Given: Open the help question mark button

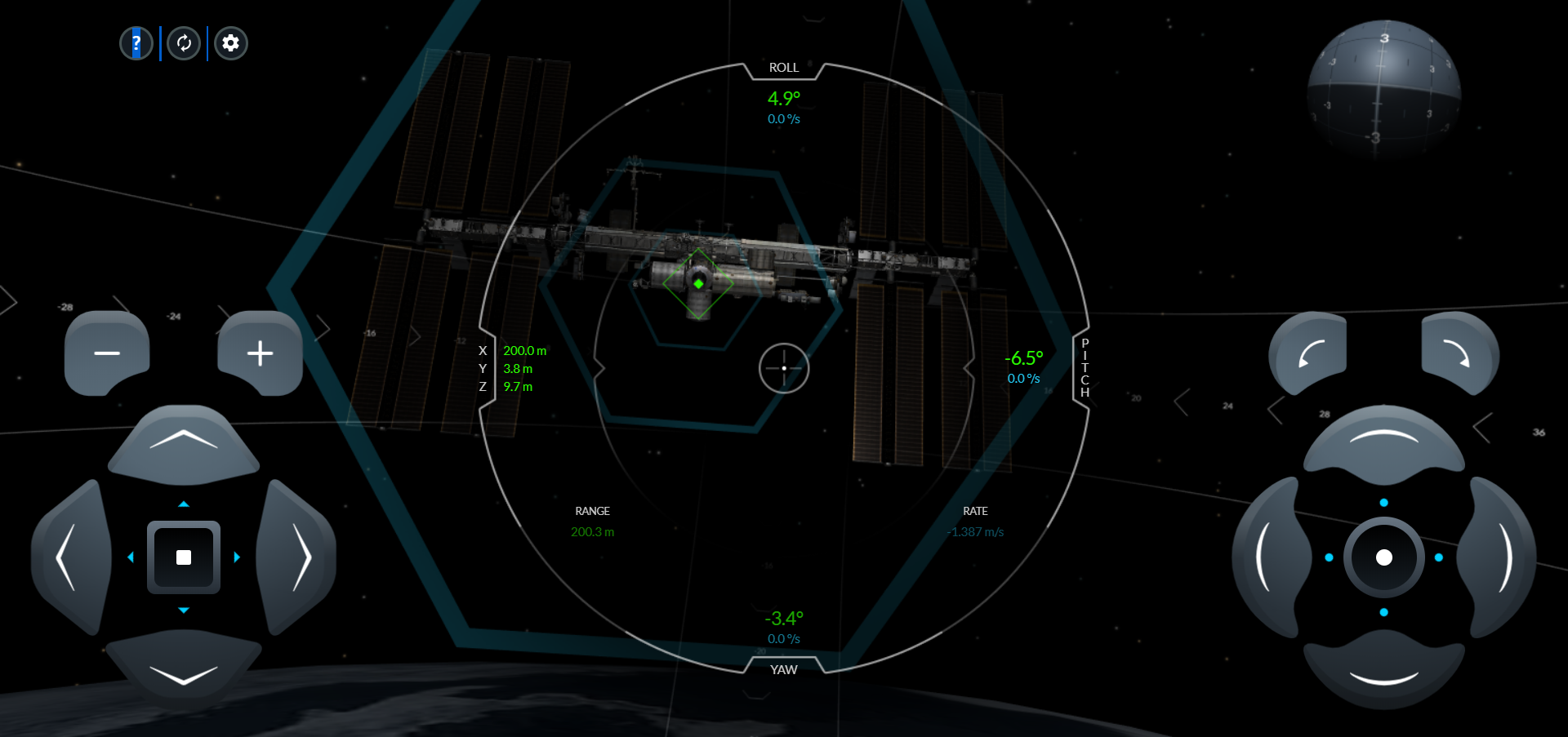Looking at the screenshot, I should (x=136, y=43).
